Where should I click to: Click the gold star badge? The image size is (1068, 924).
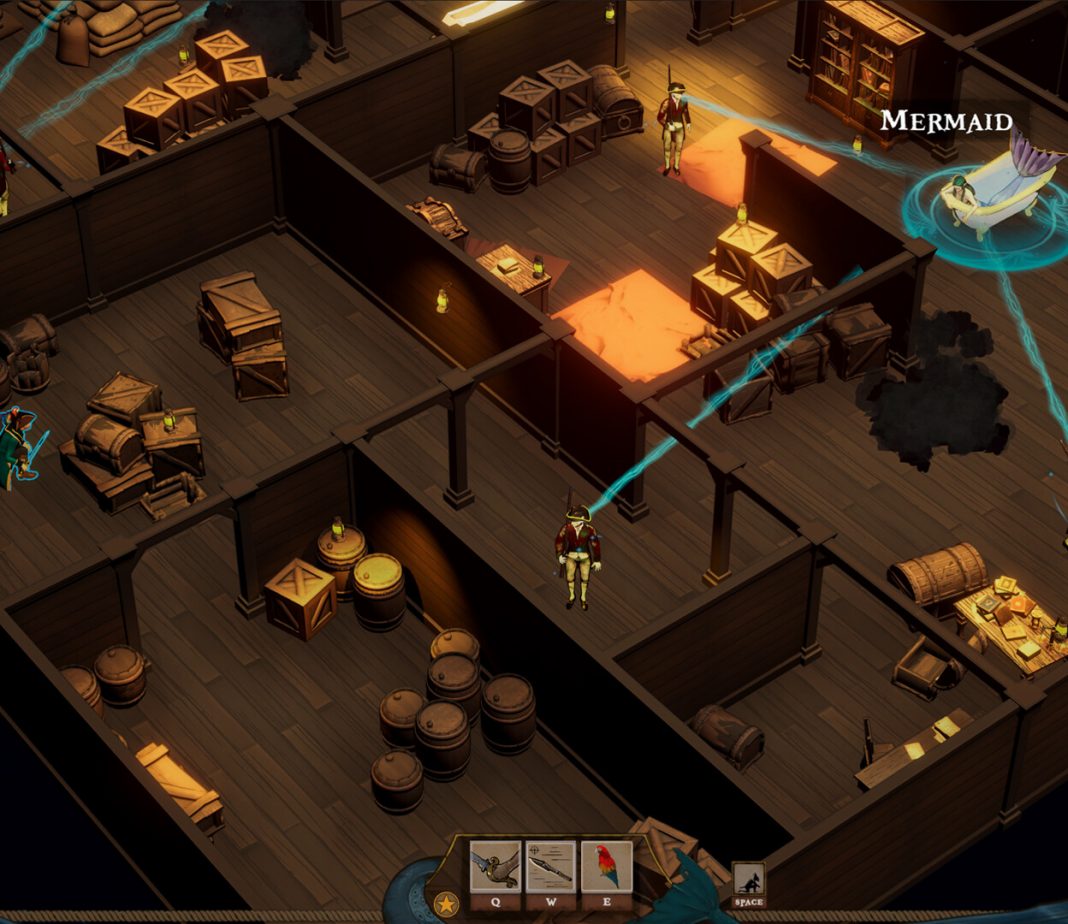[x=446, y=904]
